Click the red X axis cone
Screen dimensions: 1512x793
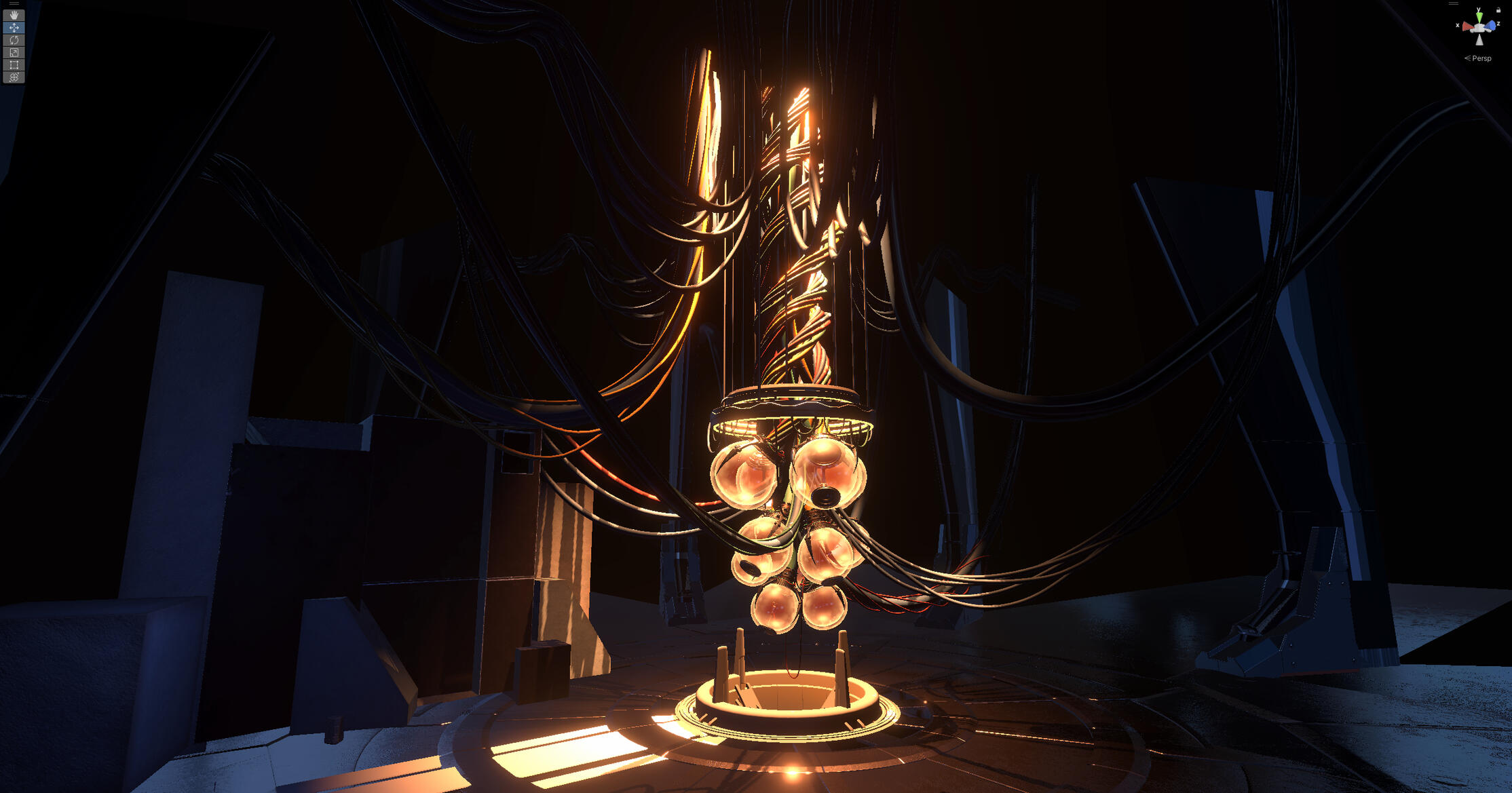click(x=1468, y=27)
